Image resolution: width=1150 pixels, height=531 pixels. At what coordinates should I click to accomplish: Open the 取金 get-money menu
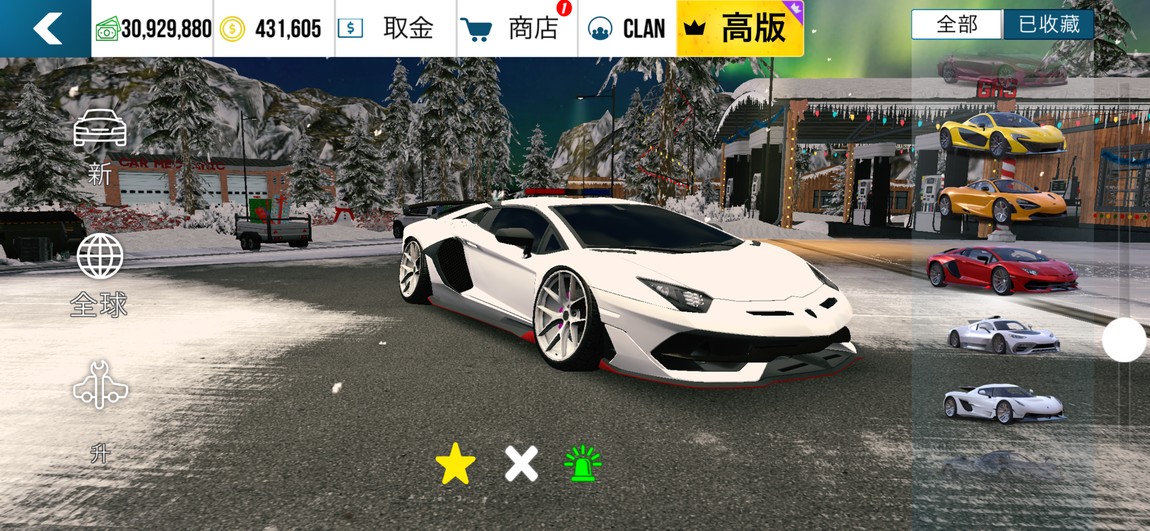(x=391, y=28)
